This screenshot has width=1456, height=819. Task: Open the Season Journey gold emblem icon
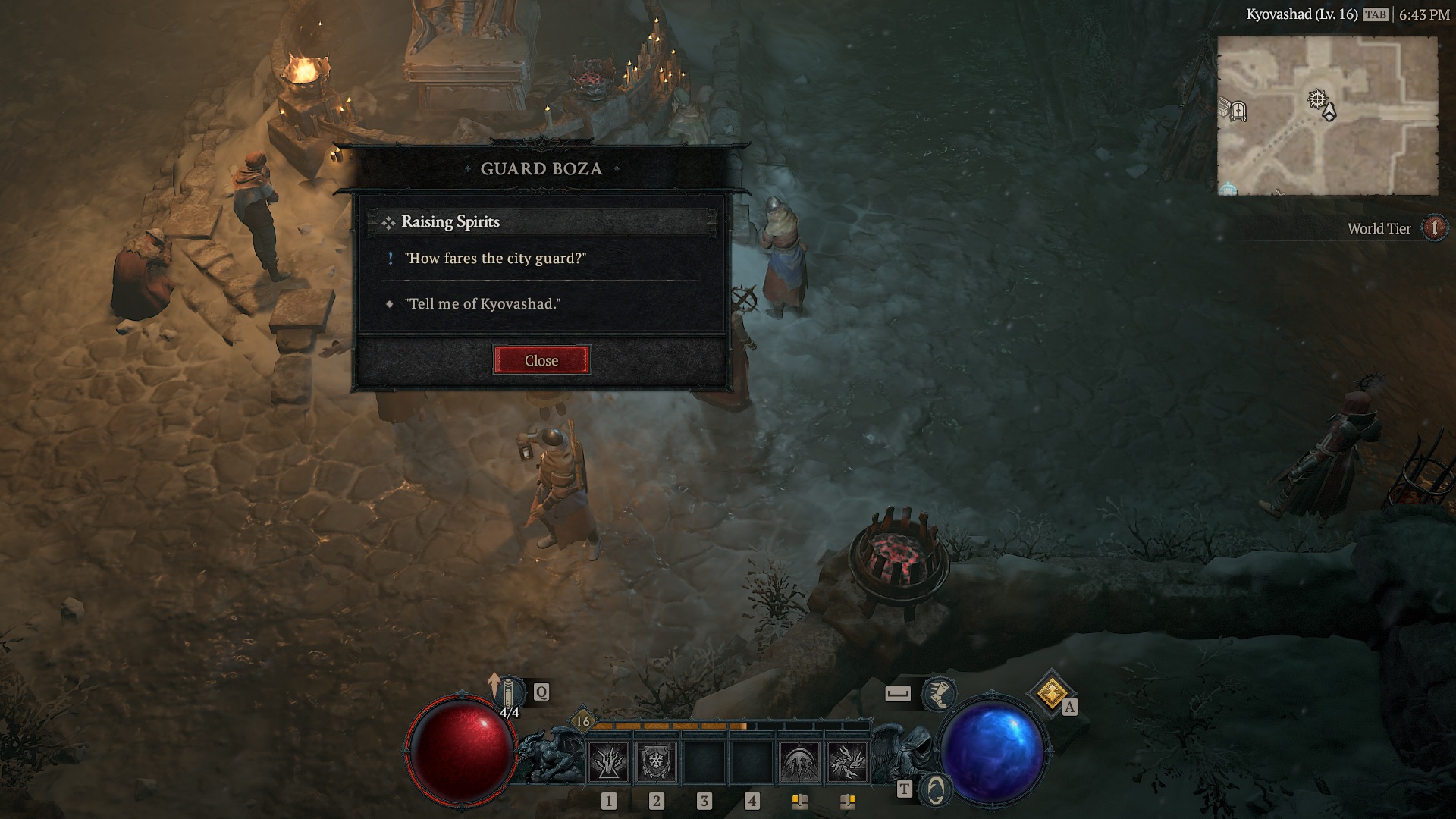click(1051, 694)
